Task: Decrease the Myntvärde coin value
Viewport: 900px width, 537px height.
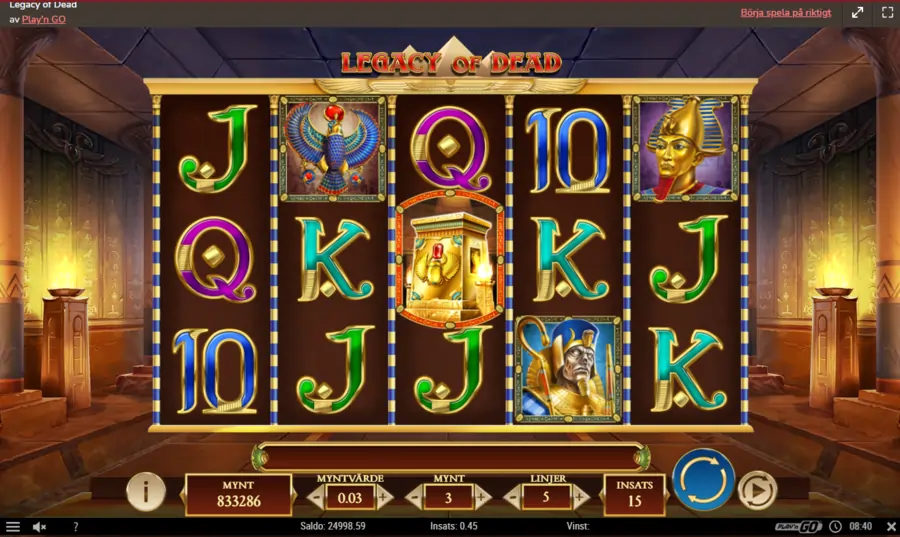Action: pos(316,496)
